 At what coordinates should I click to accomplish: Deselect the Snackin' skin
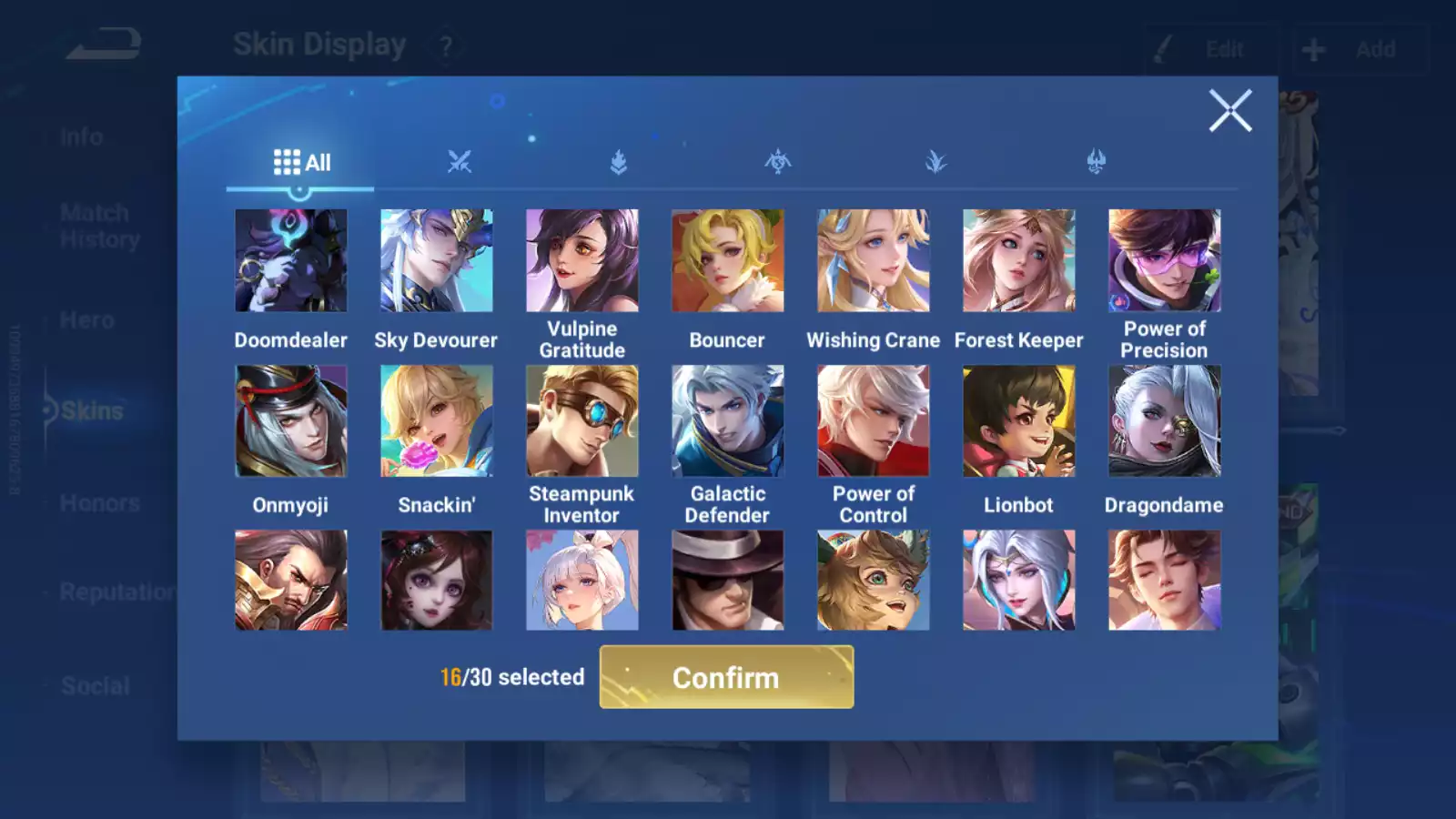click(437, 420)
